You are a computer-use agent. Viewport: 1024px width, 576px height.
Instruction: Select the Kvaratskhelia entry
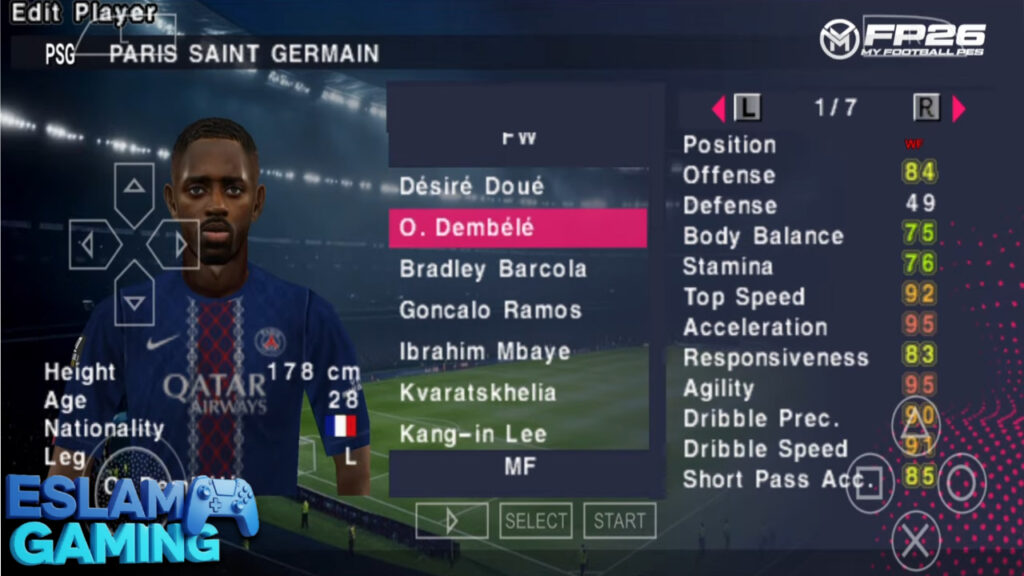click(x=477, y=393)
